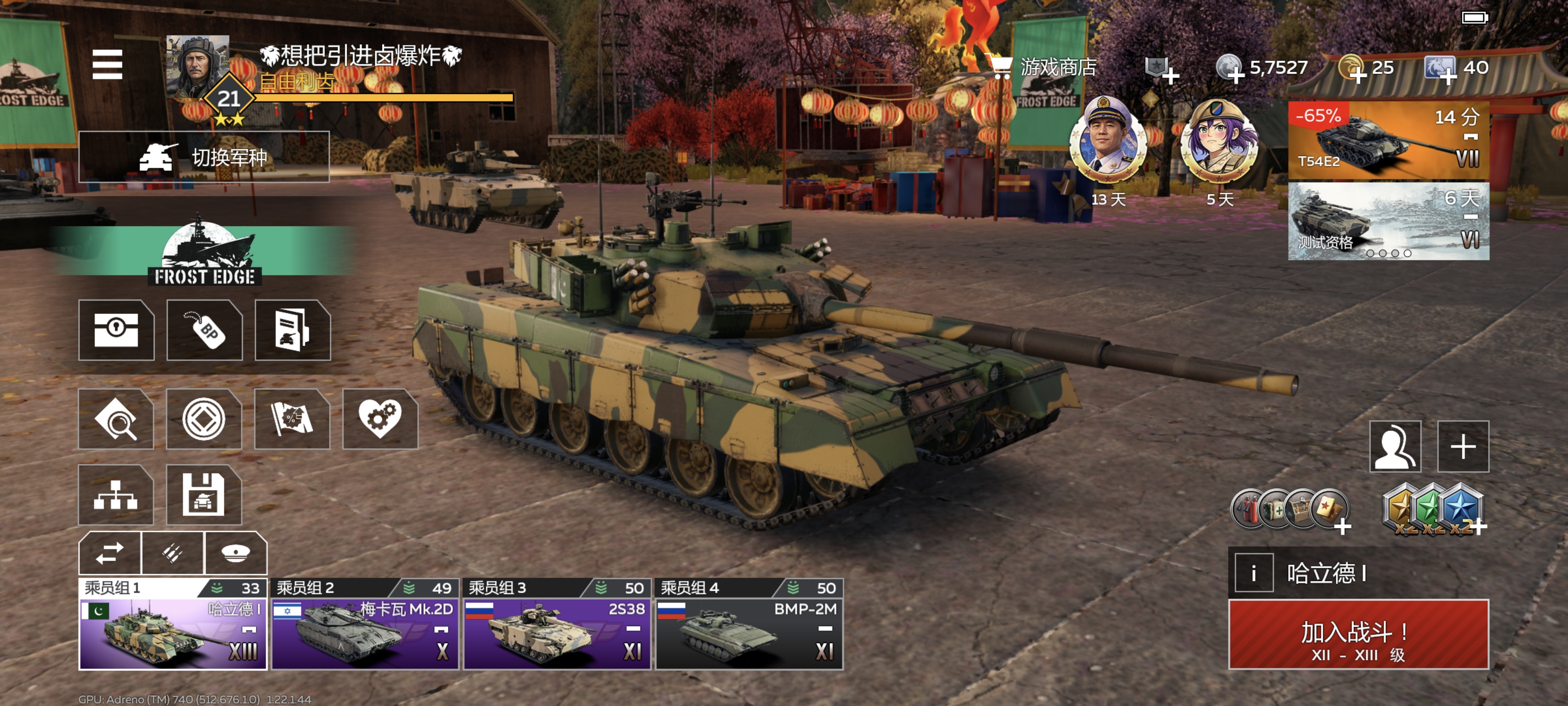This screenshot has height=706, width=1568.
Task: View the 测试资格 test qualification banner
Action: [1388, 221]
